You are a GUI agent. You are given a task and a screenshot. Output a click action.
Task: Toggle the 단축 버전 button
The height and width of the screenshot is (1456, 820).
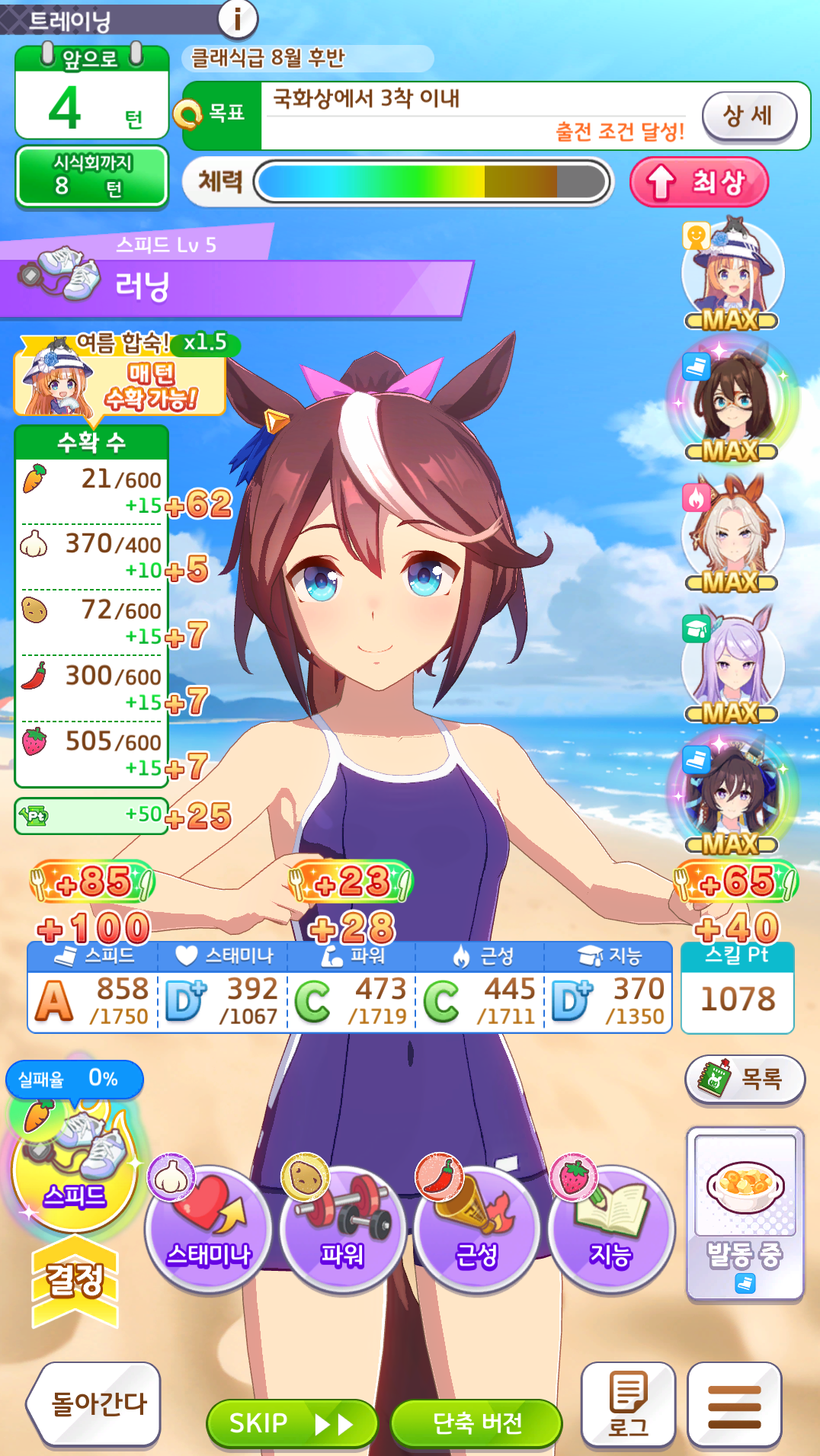(476, 1422)
